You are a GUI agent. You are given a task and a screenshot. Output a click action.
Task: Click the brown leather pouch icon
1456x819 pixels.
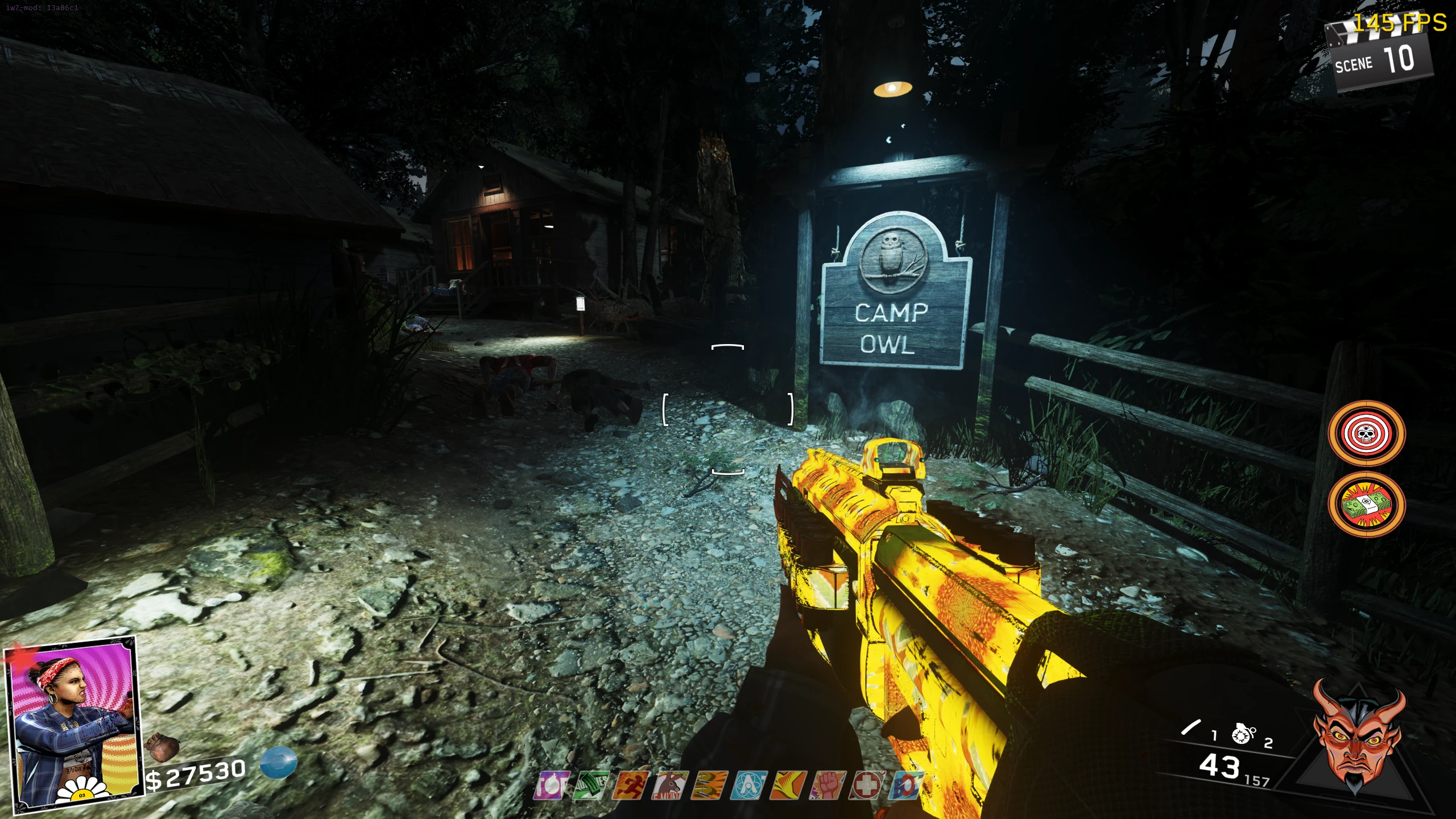click(162, 746)
